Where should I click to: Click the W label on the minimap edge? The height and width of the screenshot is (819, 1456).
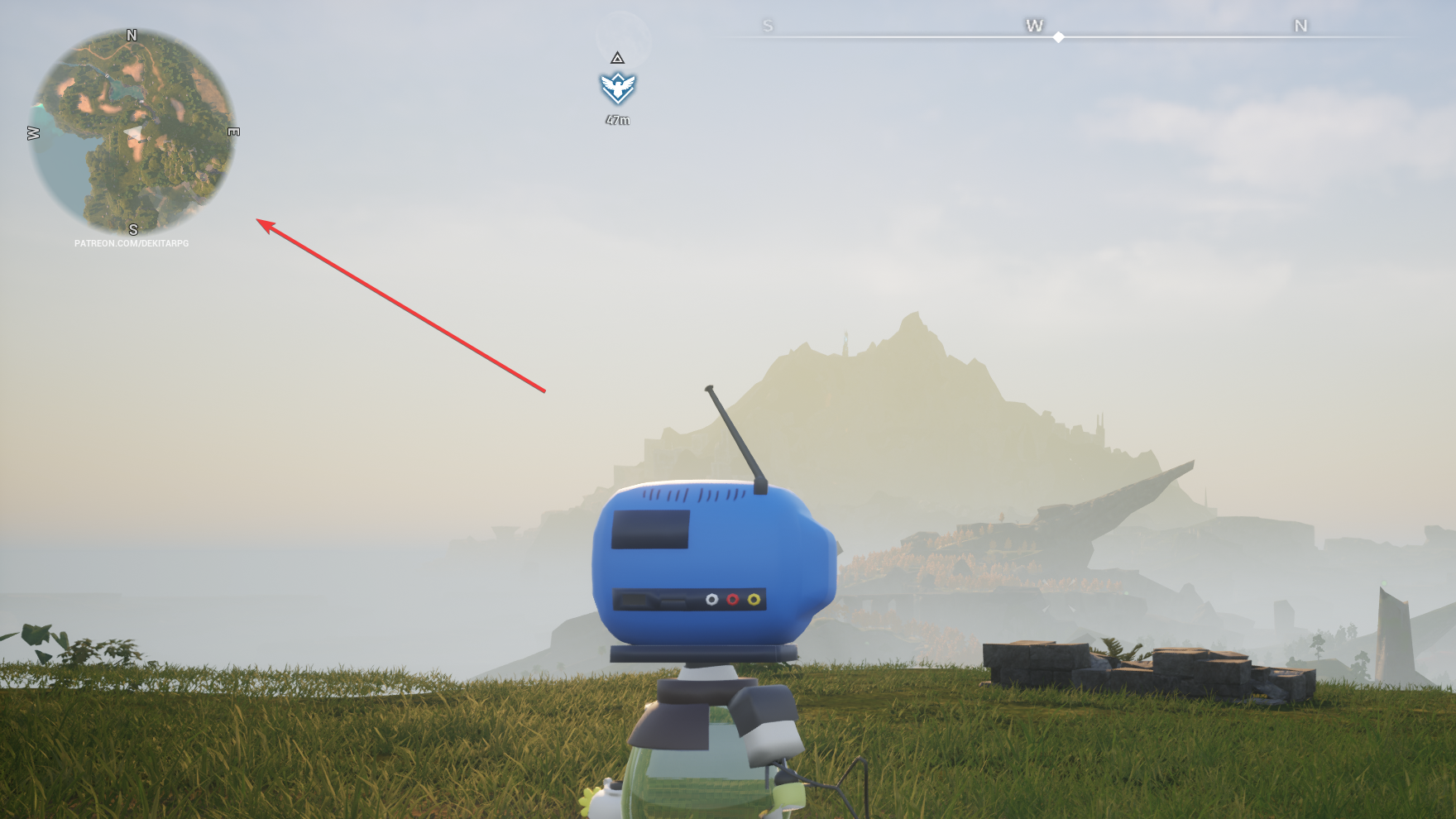tap(32, 131)
